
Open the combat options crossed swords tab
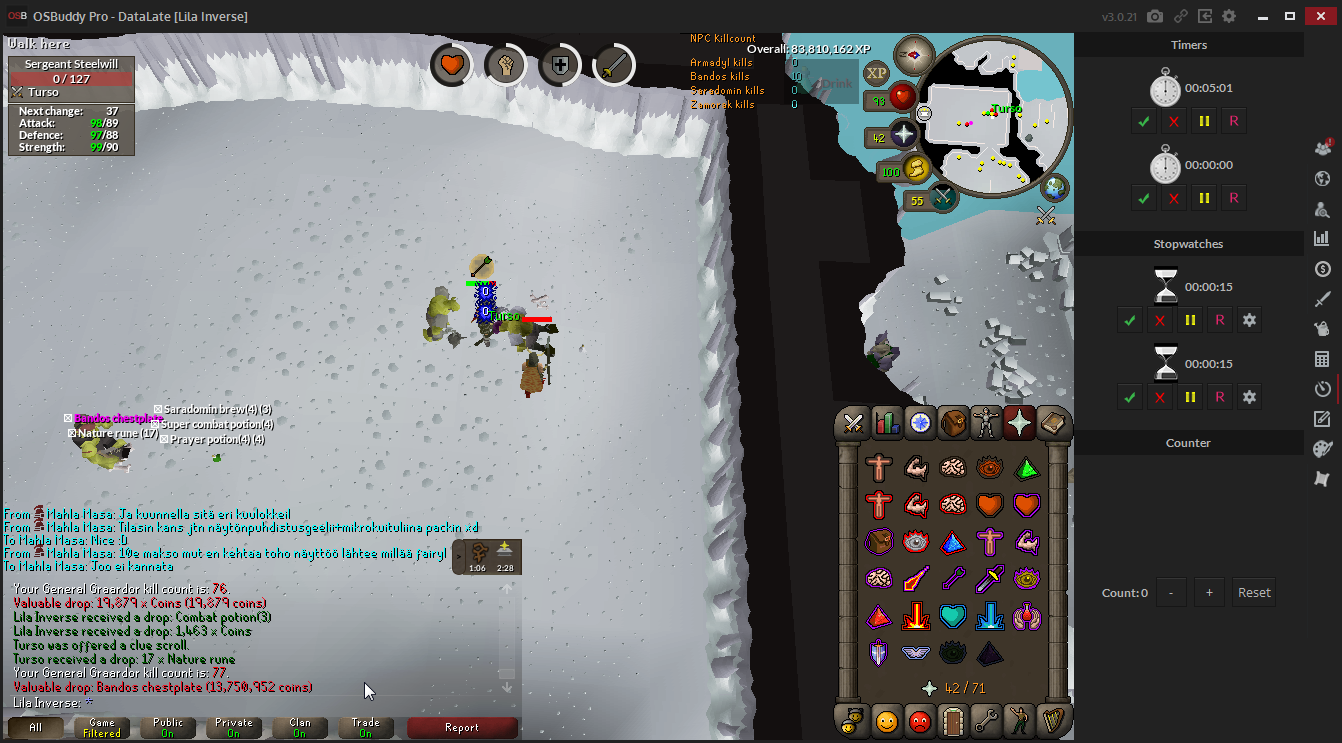pyautogui.click(x=853, y=423)
